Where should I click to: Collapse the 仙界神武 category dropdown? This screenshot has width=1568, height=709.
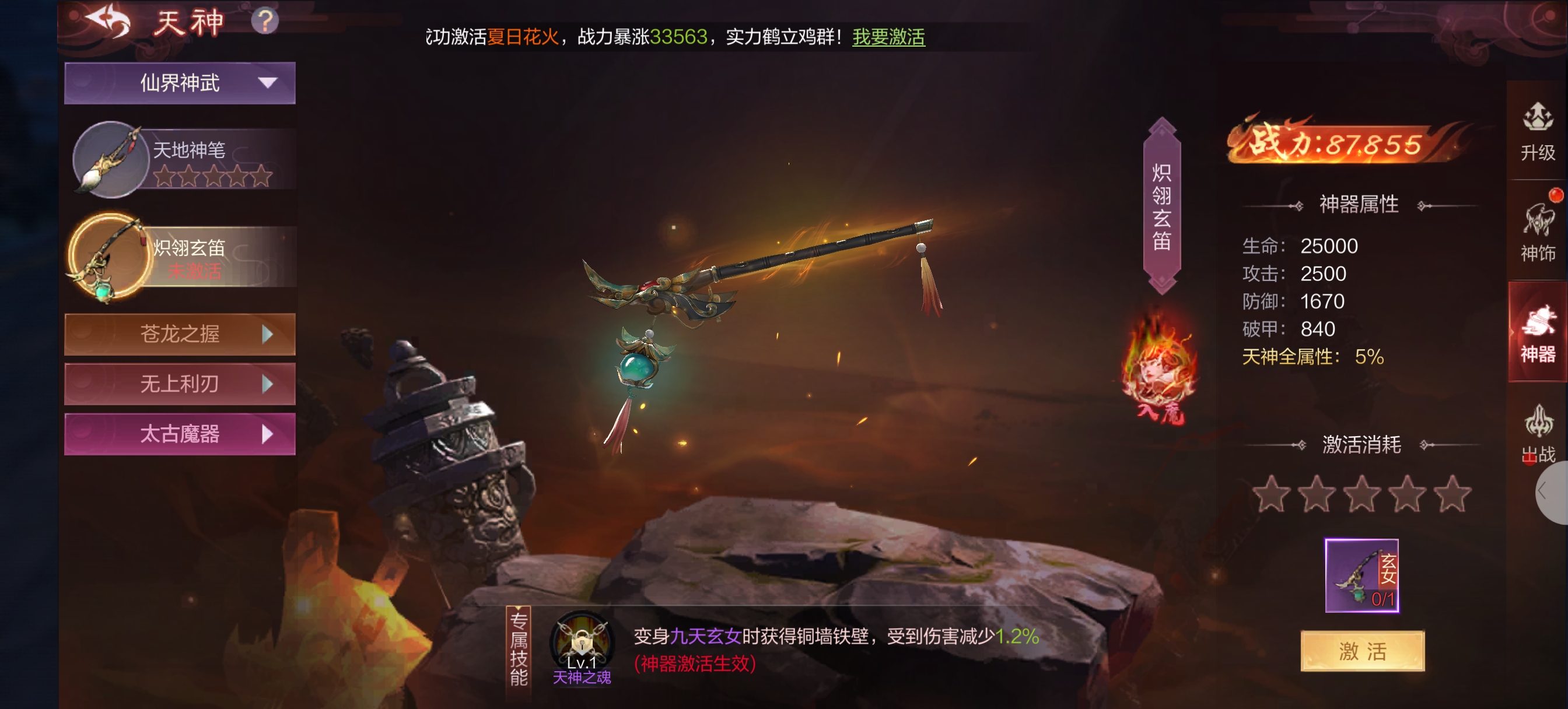tap(180, 83)
